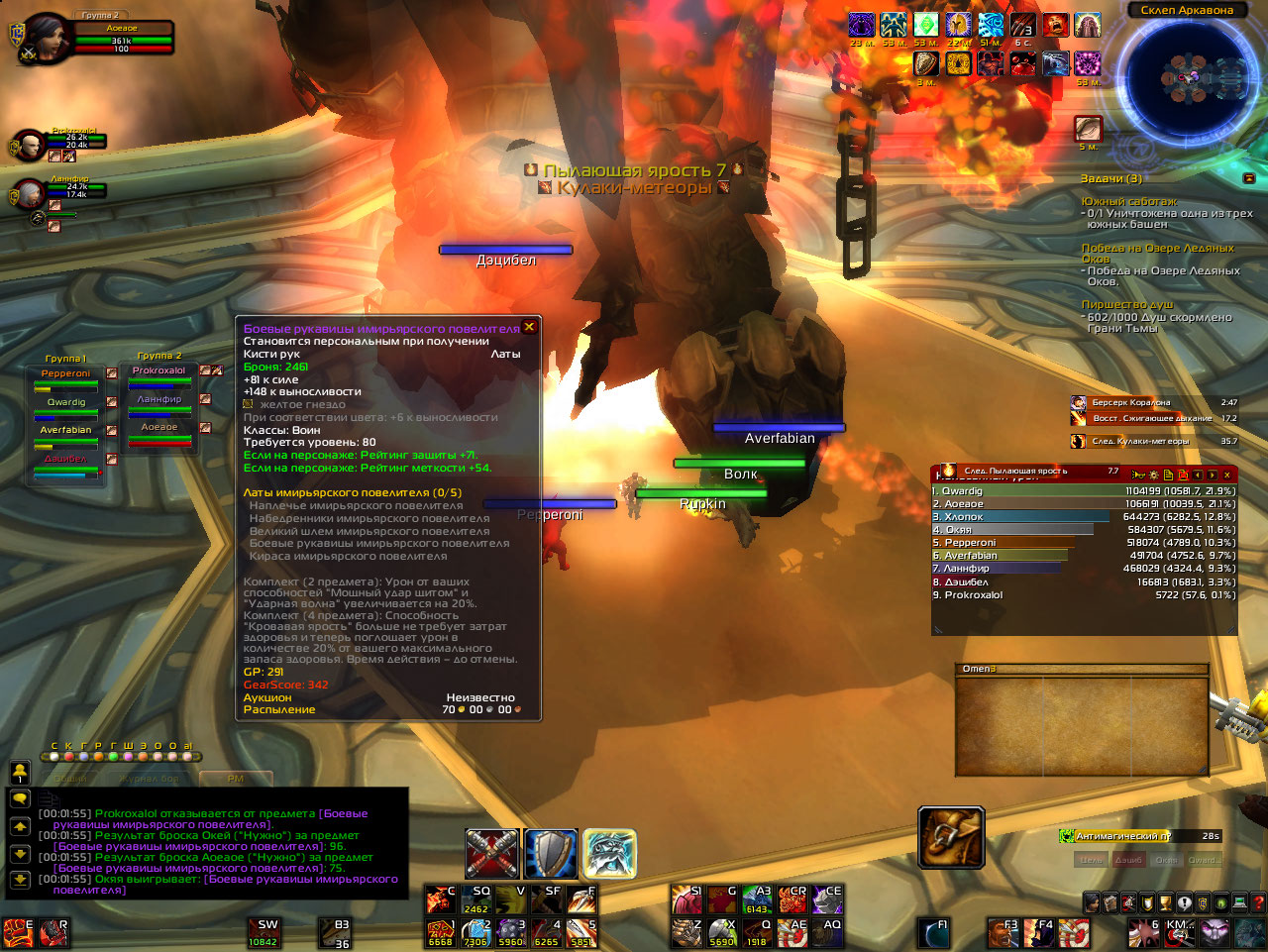Image resolution: width=1268 pixels, height=952 pixels.
Task: Select Prokroxalol in raid group 2
Action: tap(159, 370)
